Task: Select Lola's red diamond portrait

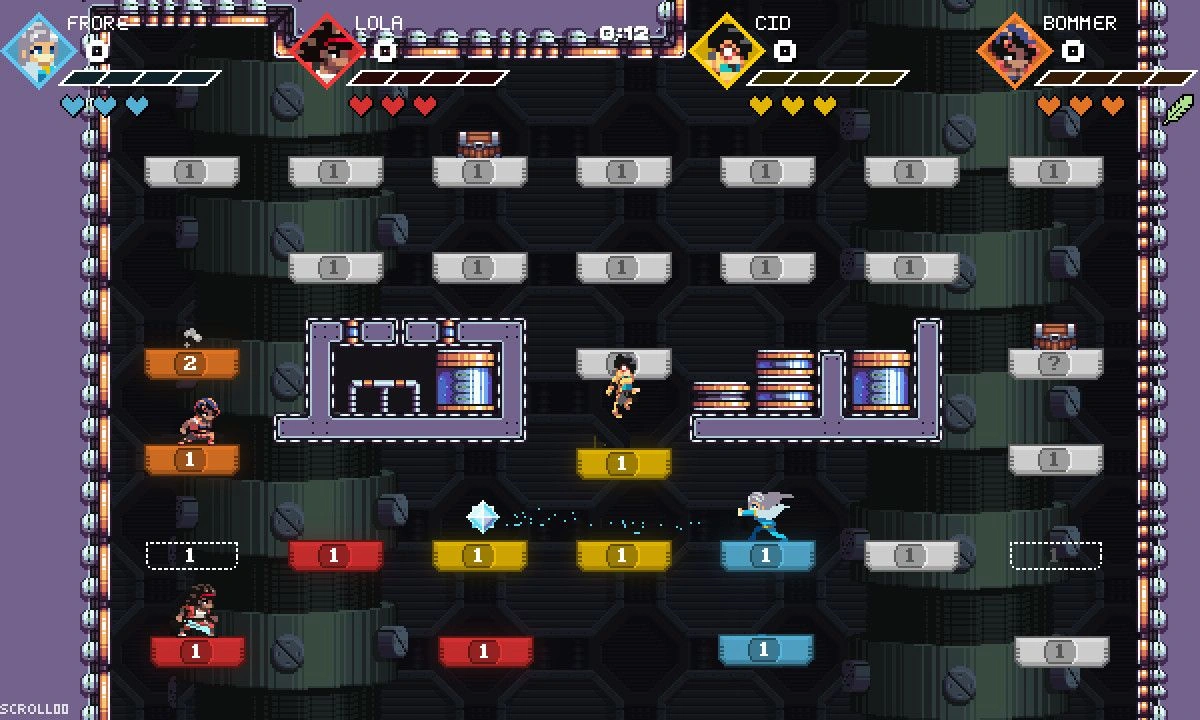Action: [x=327, y=51]
